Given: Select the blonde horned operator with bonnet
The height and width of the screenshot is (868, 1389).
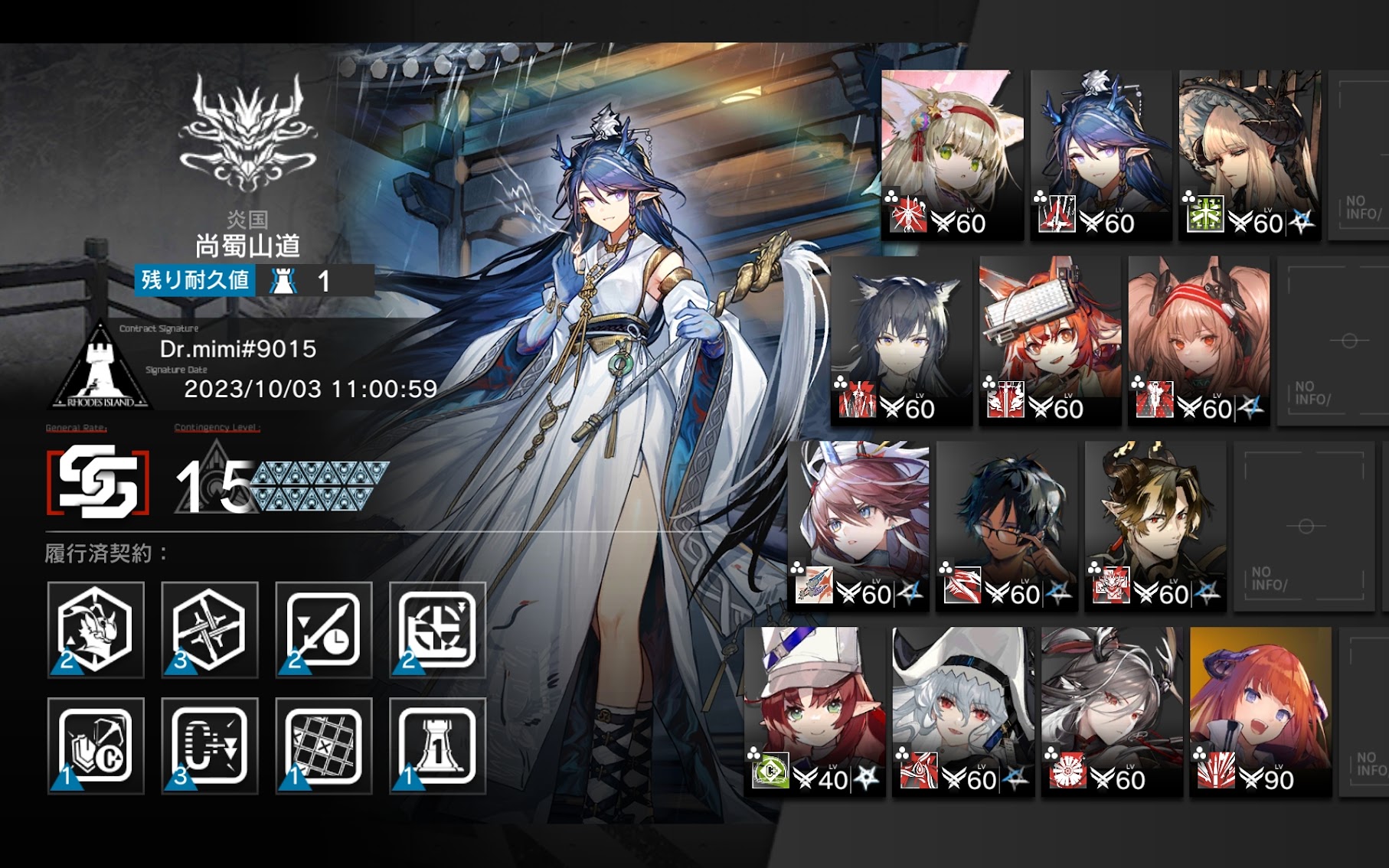Looking at the screenshot, I should tap(1249, 155).
